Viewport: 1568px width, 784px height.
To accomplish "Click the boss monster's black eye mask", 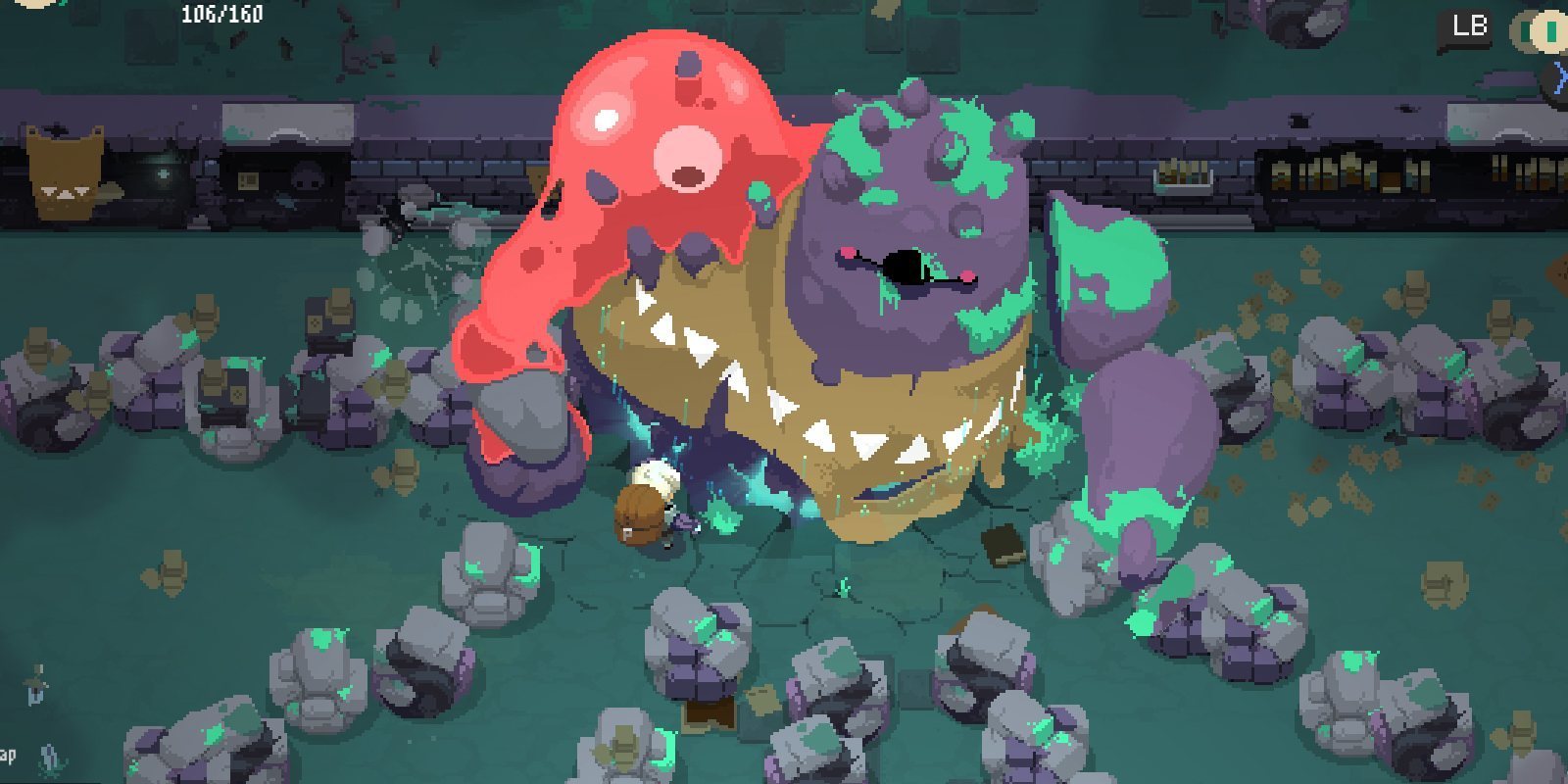I will 906,267.
